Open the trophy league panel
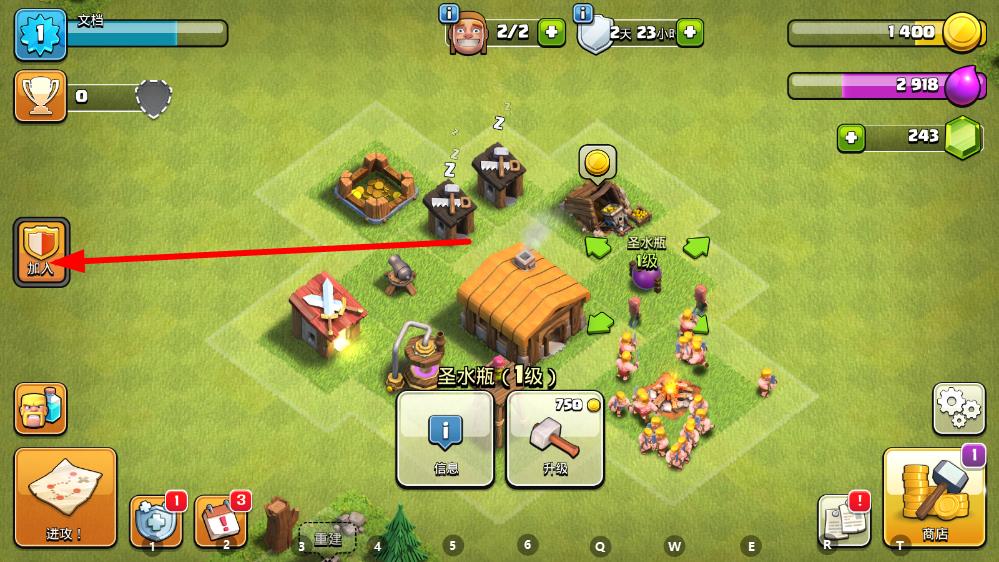 pos(41,96)
